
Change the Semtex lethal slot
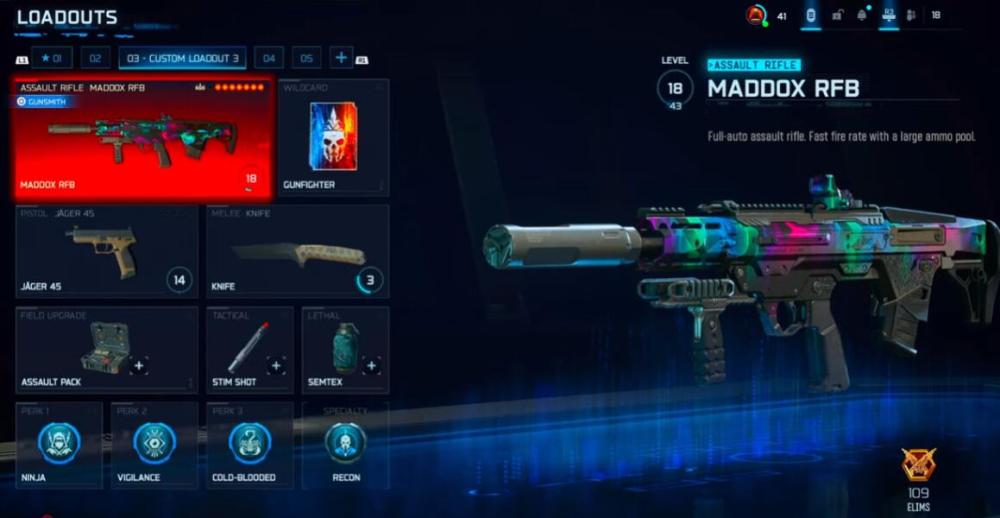(x=345, y=350)
